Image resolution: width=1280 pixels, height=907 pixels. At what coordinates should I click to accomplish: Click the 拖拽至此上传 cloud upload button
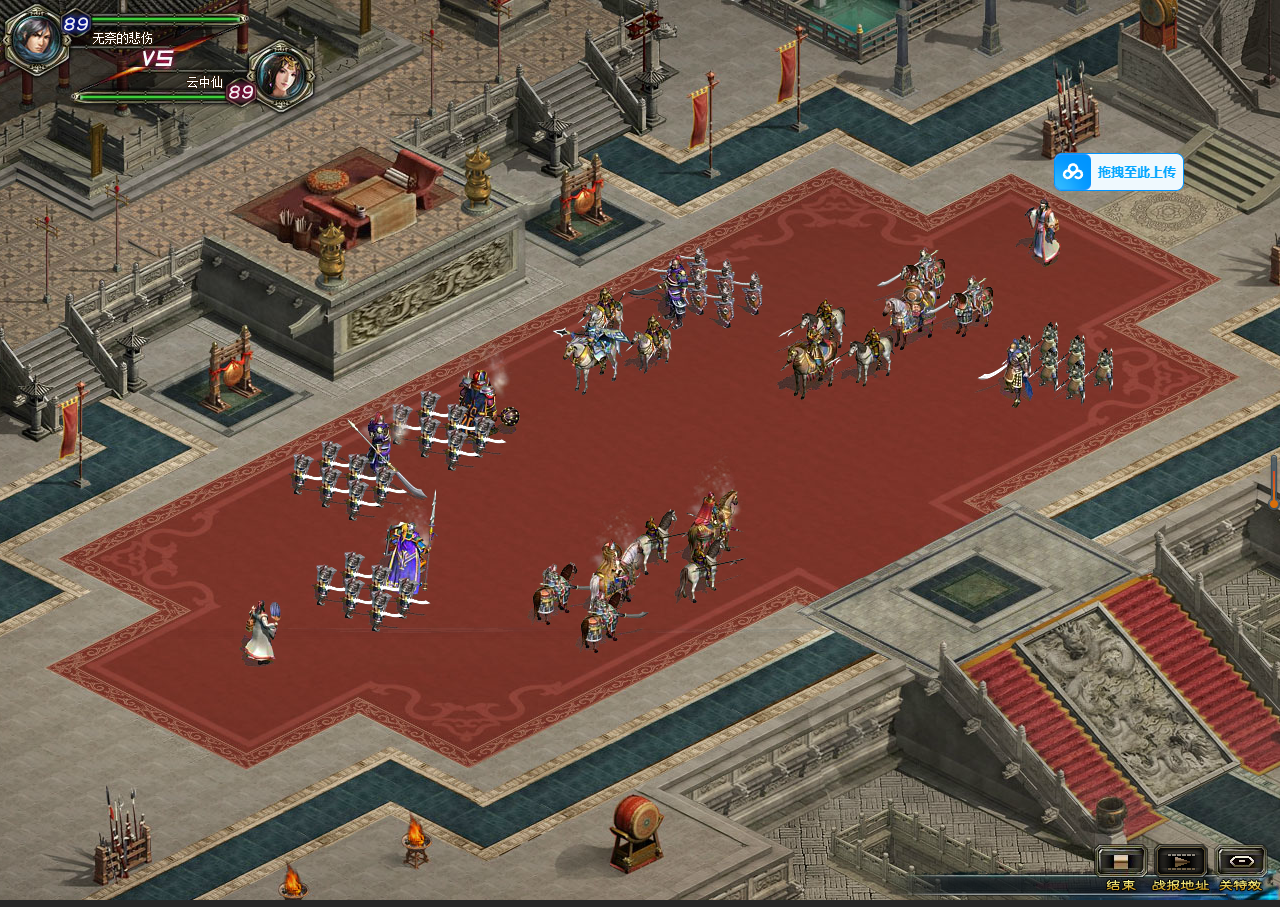coord(1118,172)
